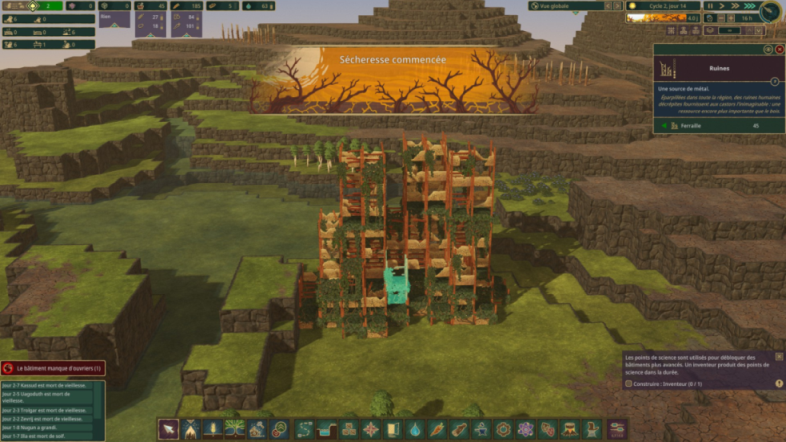
Task: Select the crop field planting tool
Action: tap(213, 429)
